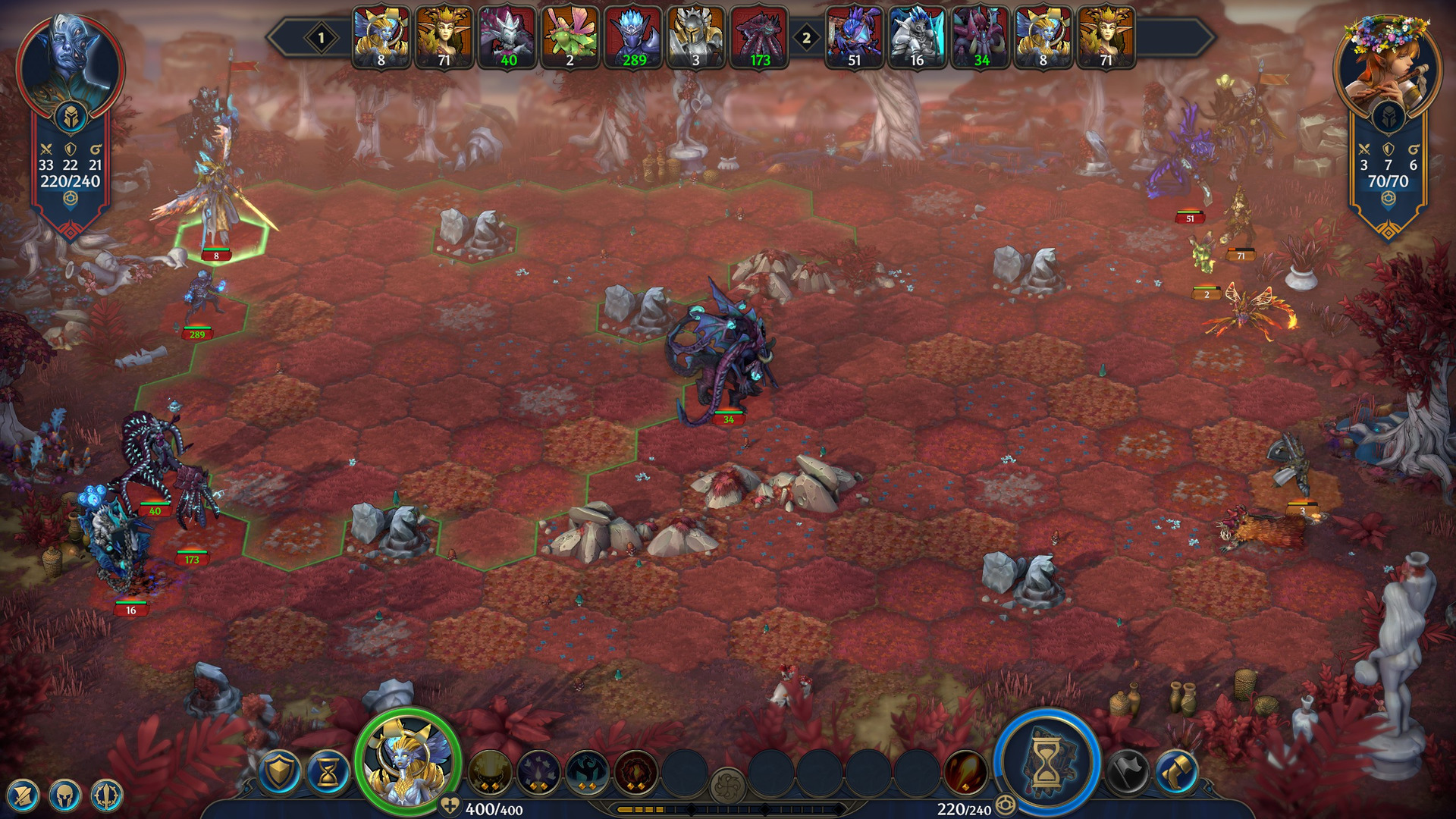Screen dimensions: 1456x819
Task: Open the sword and scroll button
Action: point(23,796)
